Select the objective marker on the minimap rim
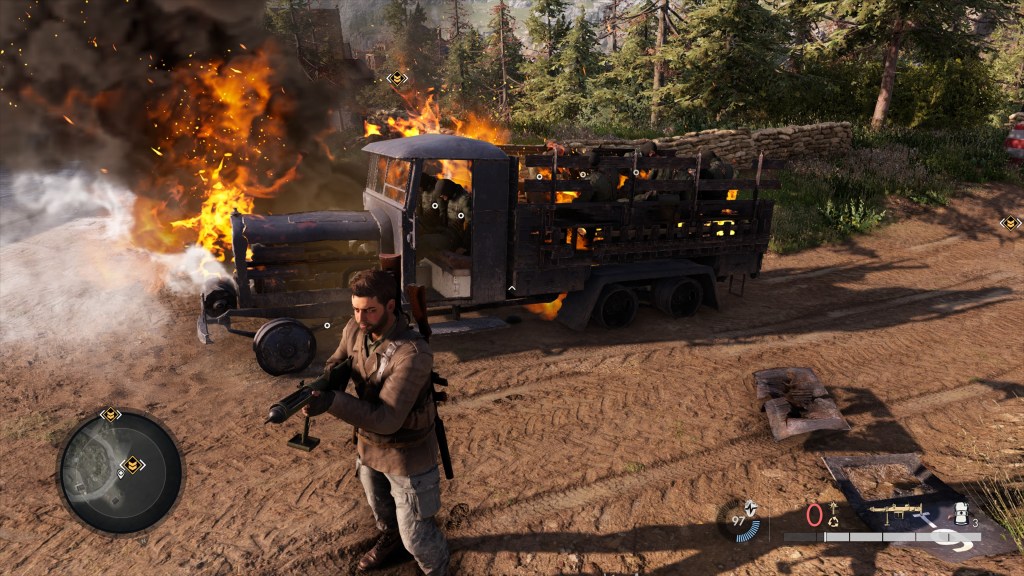This screenshot has width=1024, height=576. tap(110, 414)
